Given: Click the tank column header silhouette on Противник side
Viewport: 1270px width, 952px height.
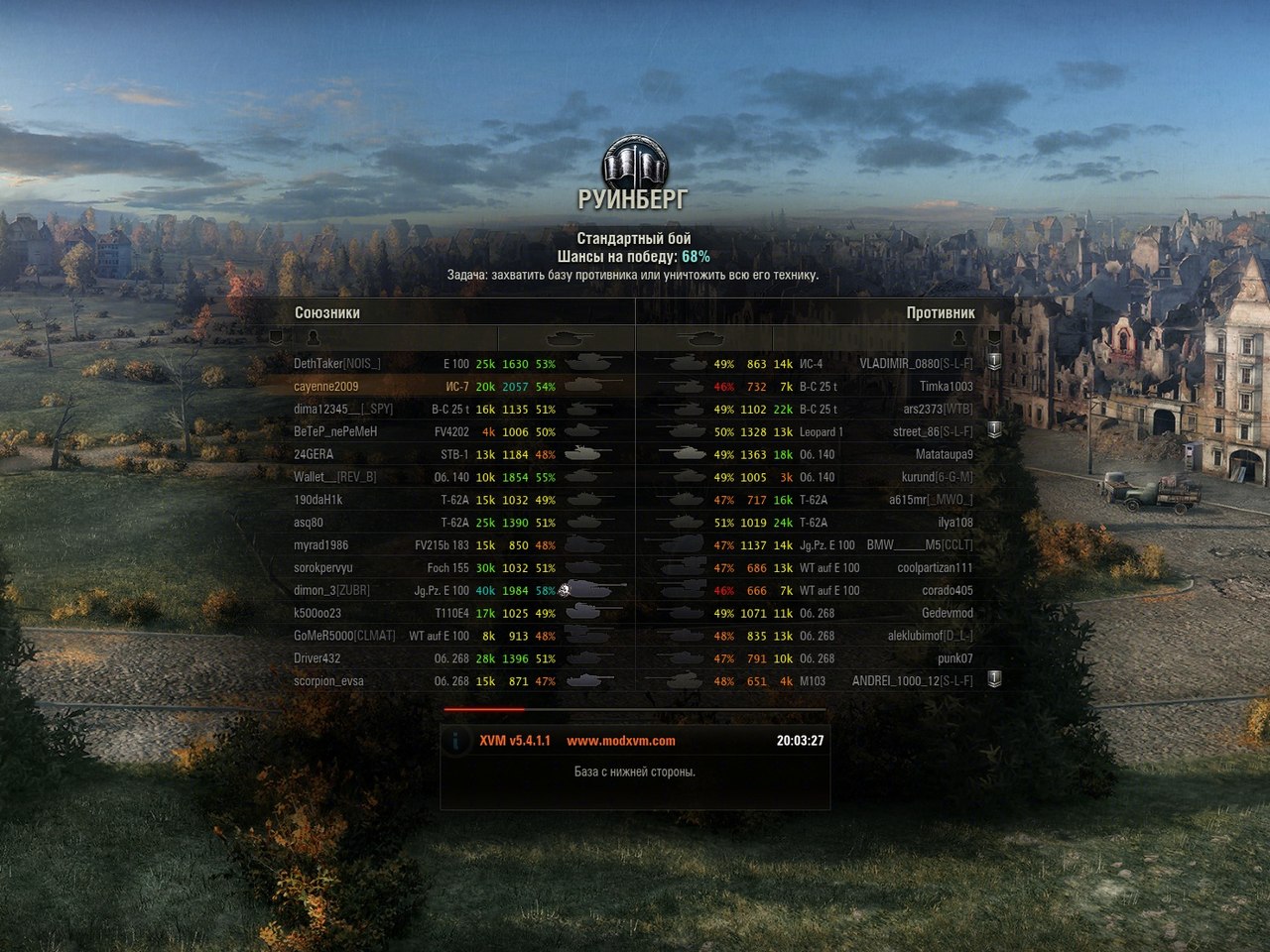Looking at the screenshot, I should pos(706,337).
